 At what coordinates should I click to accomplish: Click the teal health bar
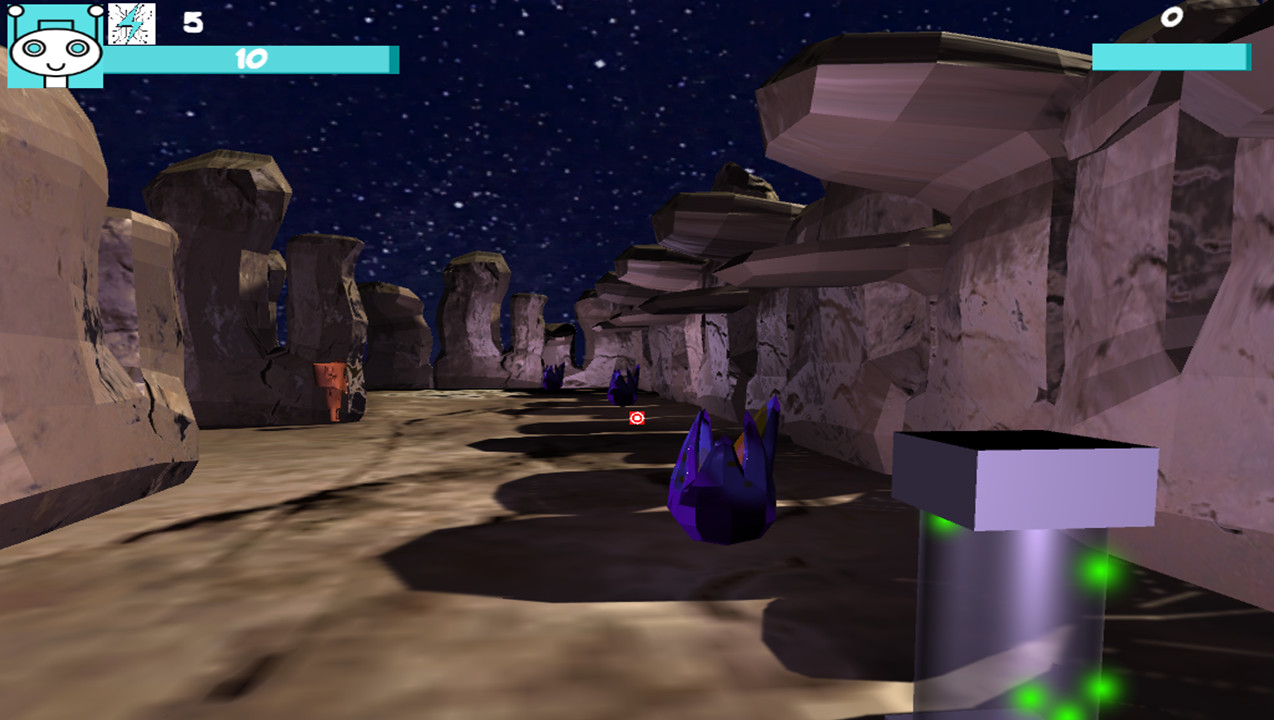click(x=250, y=58)
